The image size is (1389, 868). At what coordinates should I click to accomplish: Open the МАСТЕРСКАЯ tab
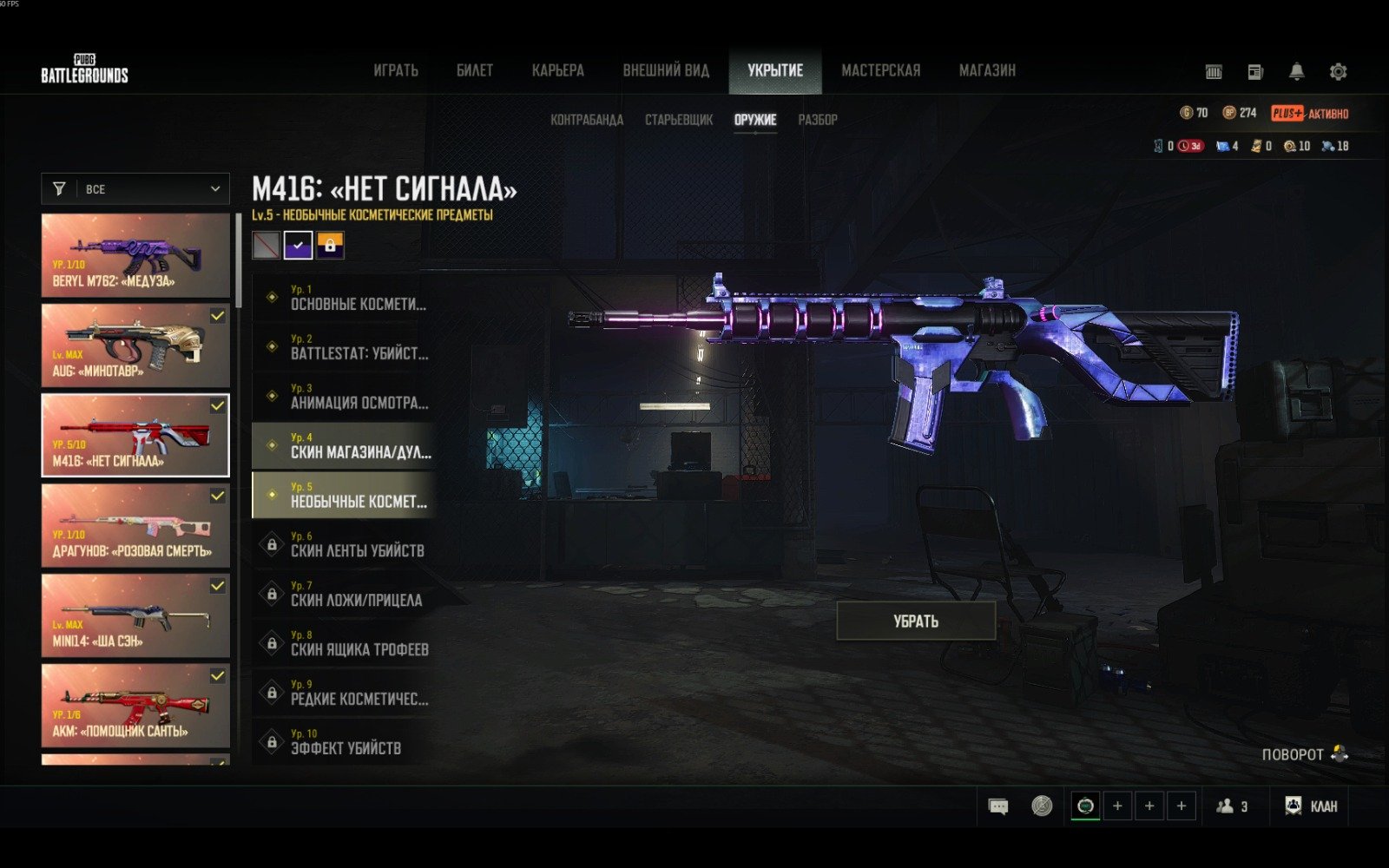click(880, 70)
